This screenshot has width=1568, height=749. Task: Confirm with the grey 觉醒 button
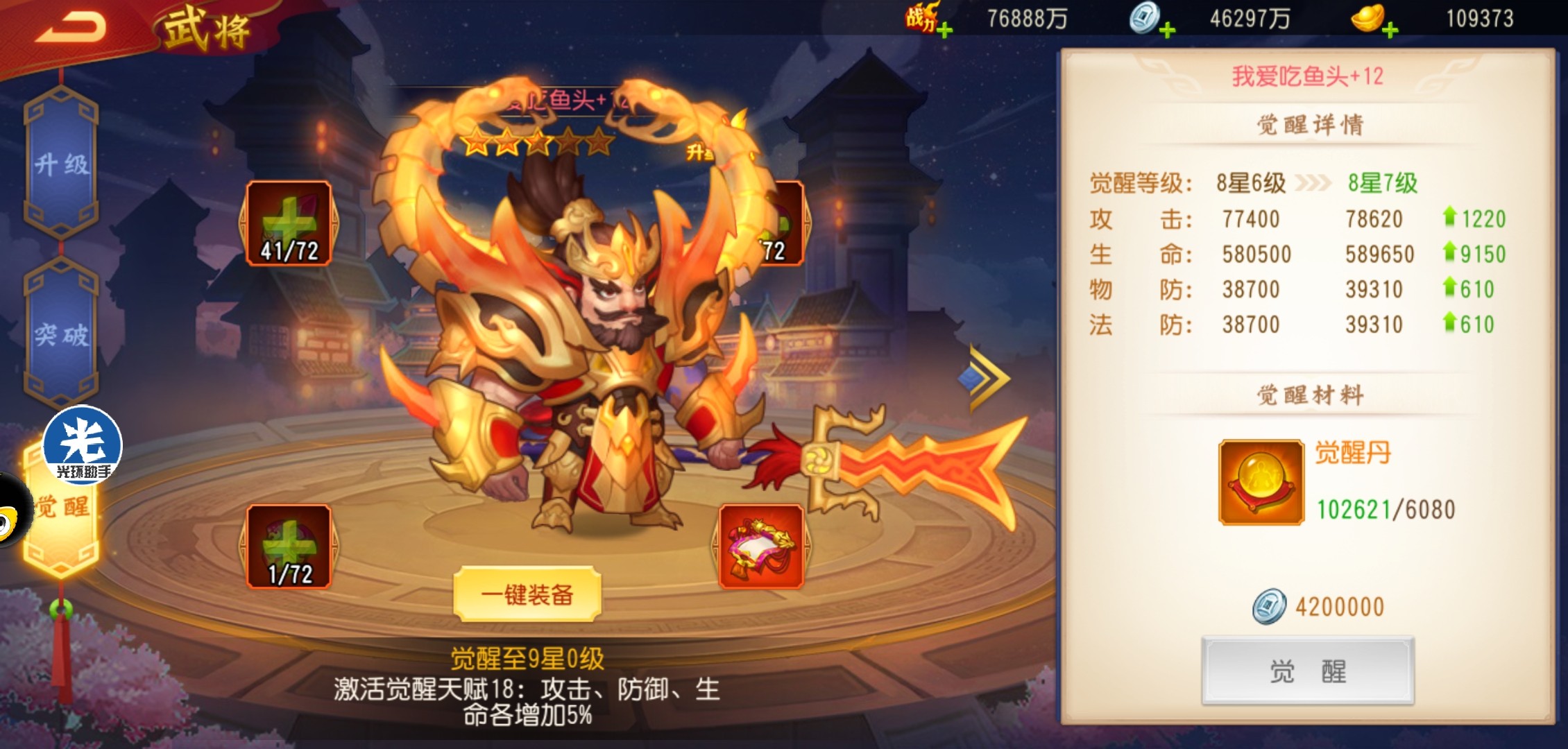point(1308,671)
